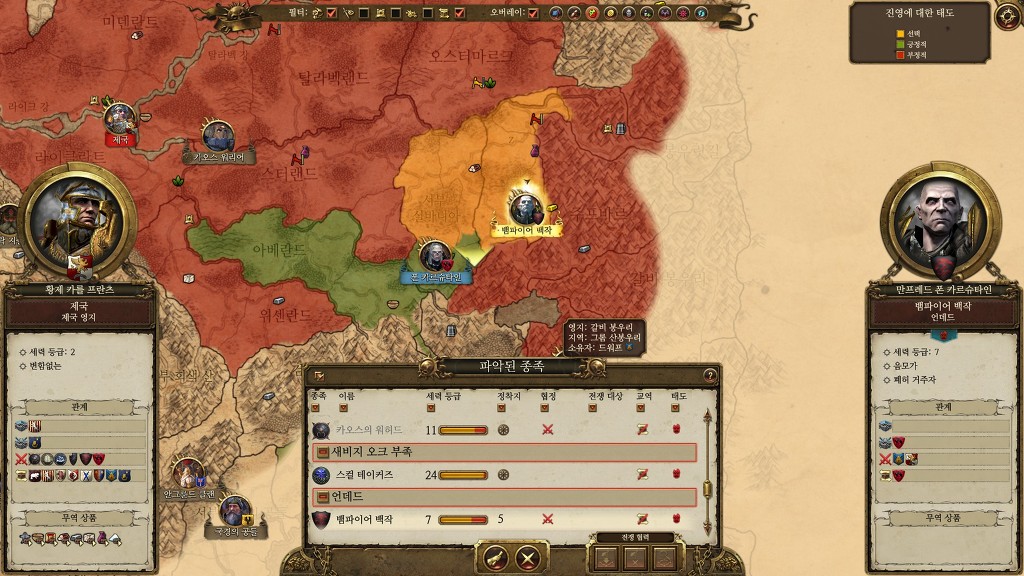Sort the list by 세력 등급 column
Image resolution: width=1024 pixels, height=576 pixels.
coord(431,408)
